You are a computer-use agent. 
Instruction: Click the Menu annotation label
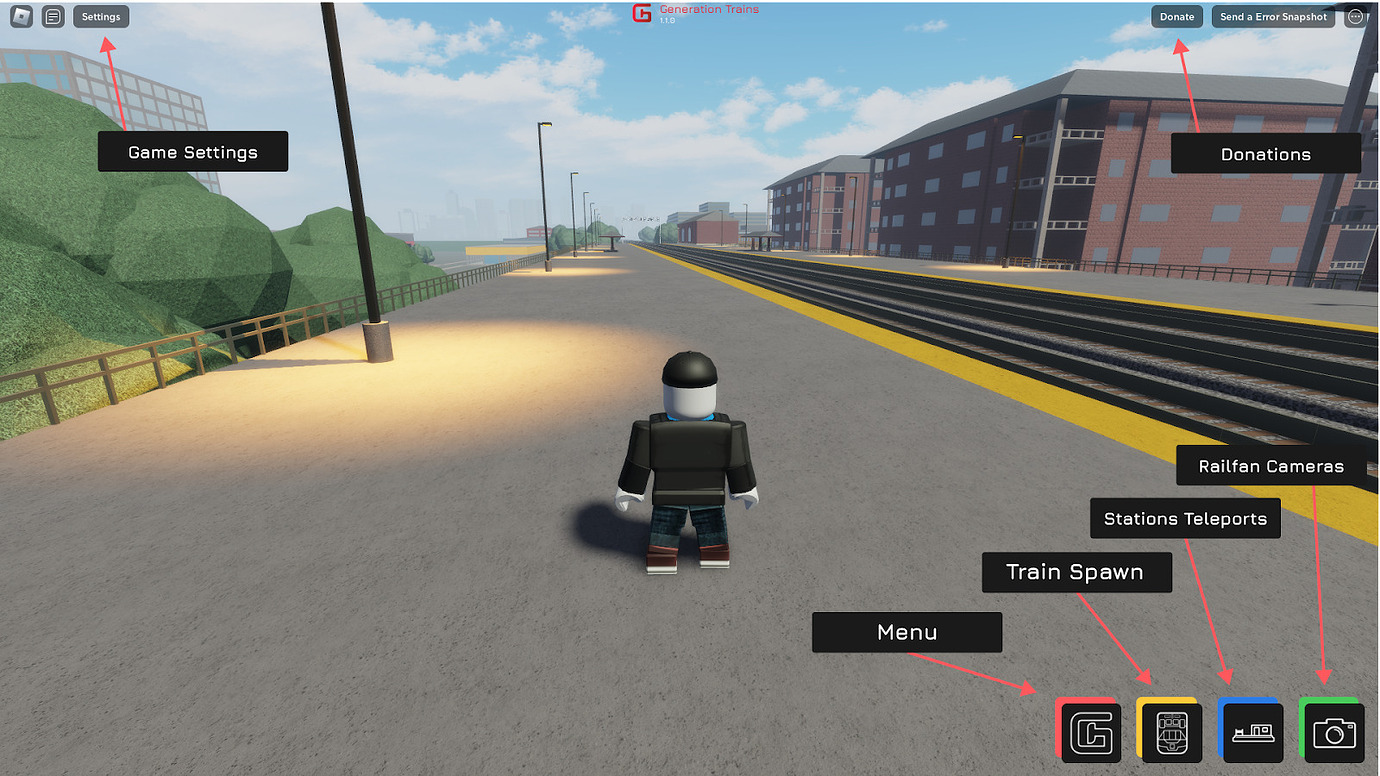(906, 632)
